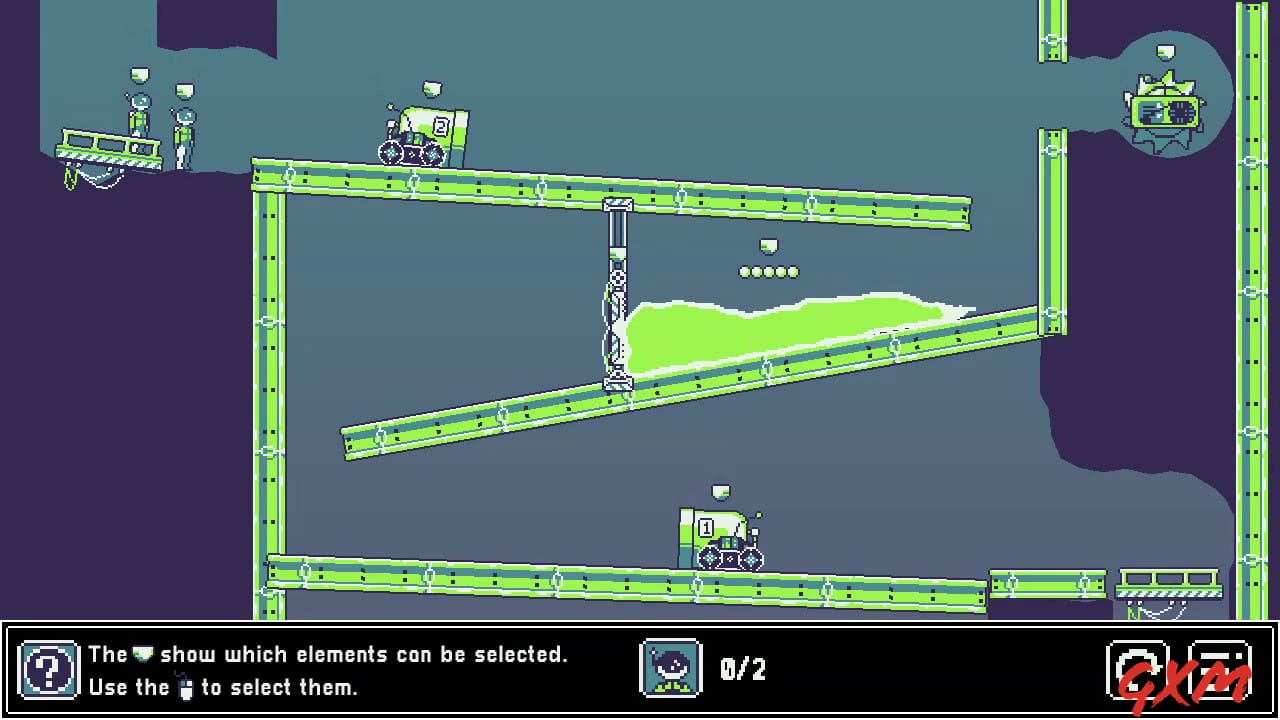Image resolution: width=1280 pixels, height=720 pixels.
Task: Click the selection marker above cart number 2
Action: (430, 89)
